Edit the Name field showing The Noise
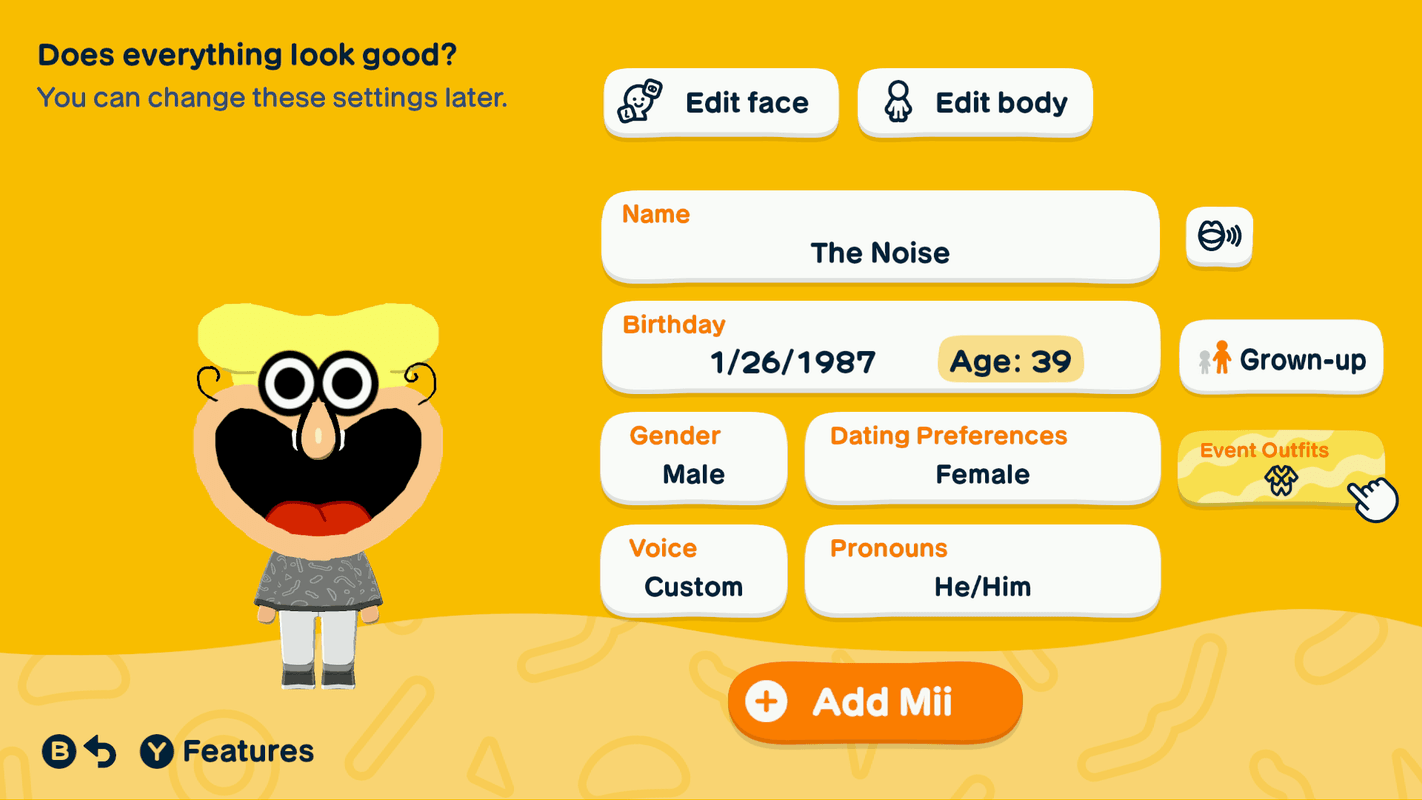1422x800 pixels. [x=880, y=236]
